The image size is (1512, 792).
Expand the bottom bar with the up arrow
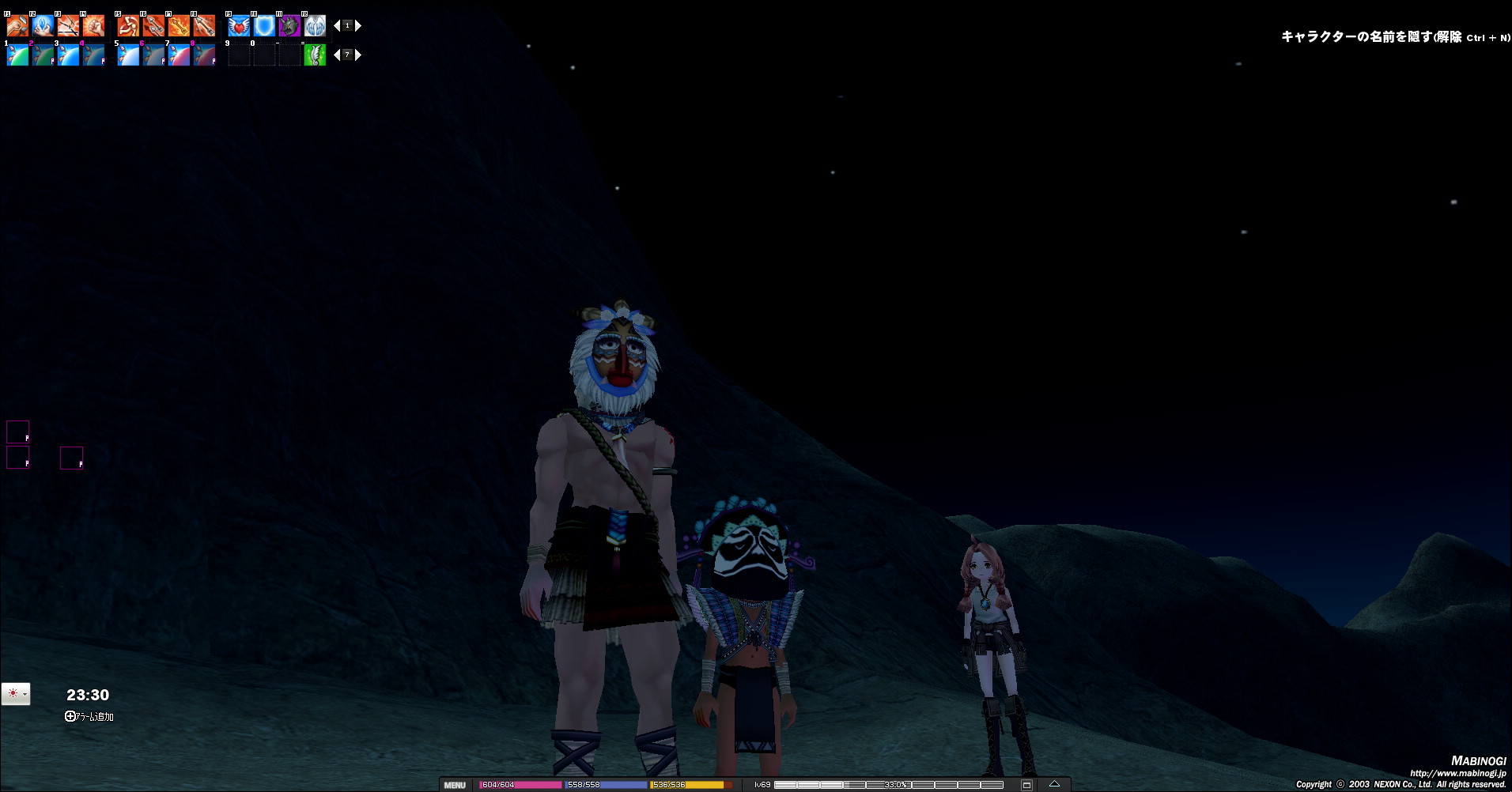[x=1054, y=784]
